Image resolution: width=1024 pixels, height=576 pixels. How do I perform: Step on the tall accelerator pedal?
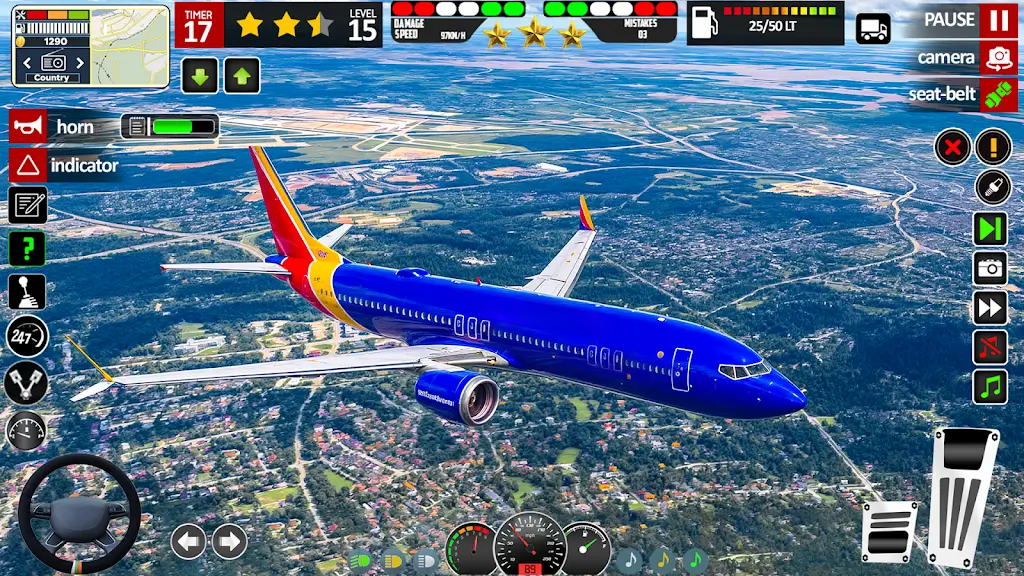(963, 497)
